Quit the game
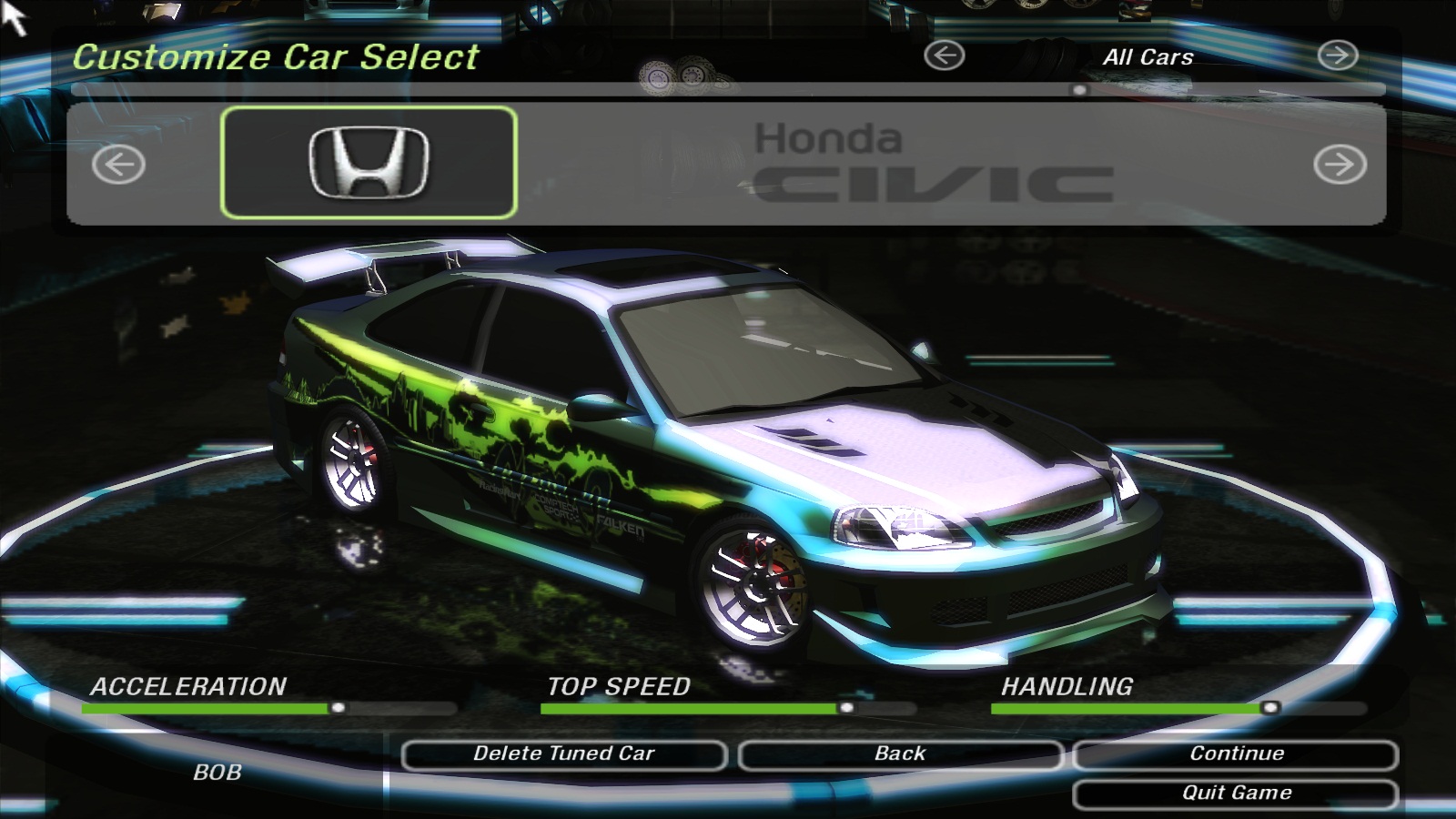Image resolution: width=1456 pixels, height=819 pixels. click(1236, 794)
